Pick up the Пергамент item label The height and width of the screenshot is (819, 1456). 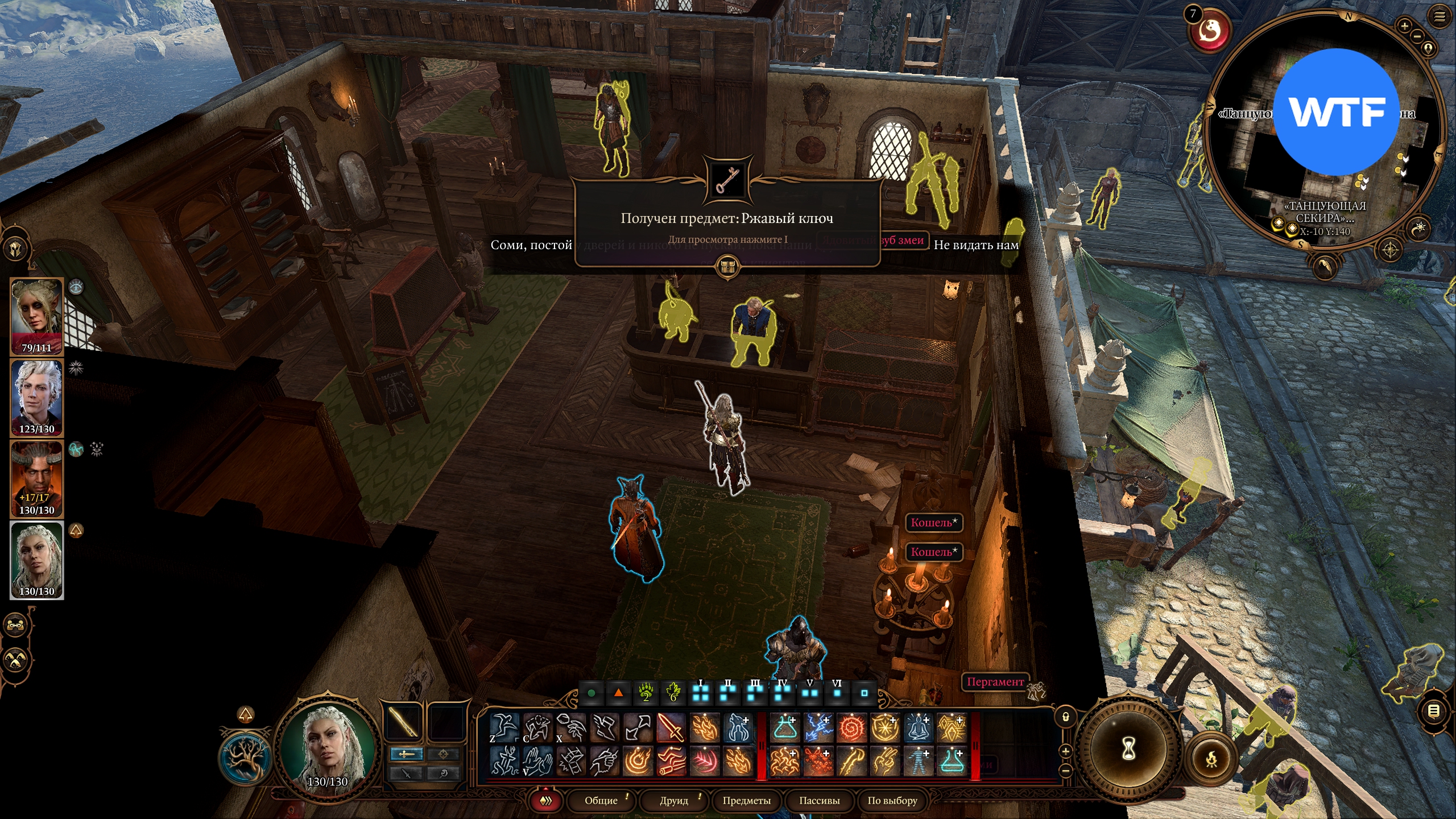click(x=995, y=681)
